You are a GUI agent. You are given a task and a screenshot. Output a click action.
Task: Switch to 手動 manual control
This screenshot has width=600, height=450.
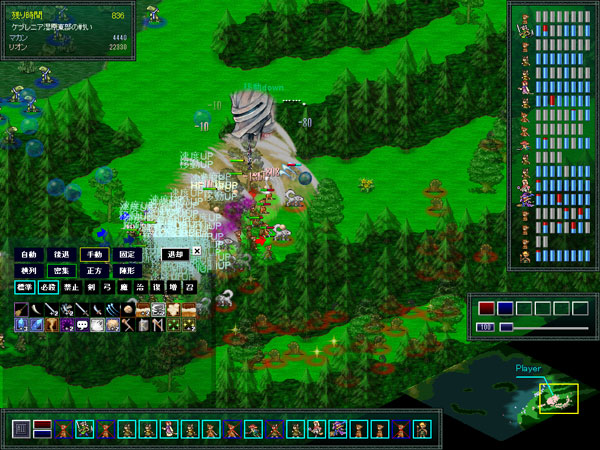94,254
